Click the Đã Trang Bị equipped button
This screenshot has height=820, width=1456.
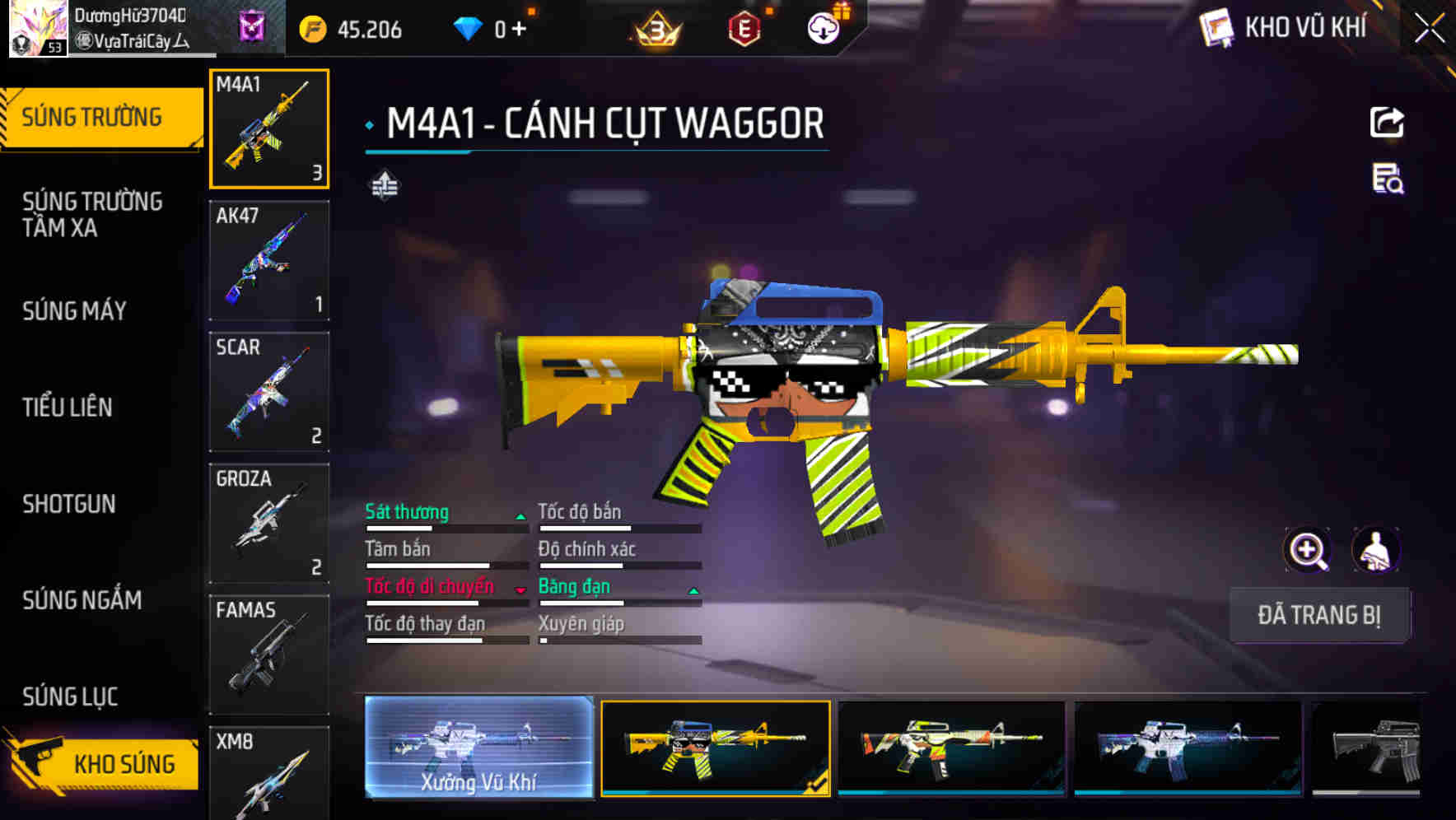[1318, 615]
